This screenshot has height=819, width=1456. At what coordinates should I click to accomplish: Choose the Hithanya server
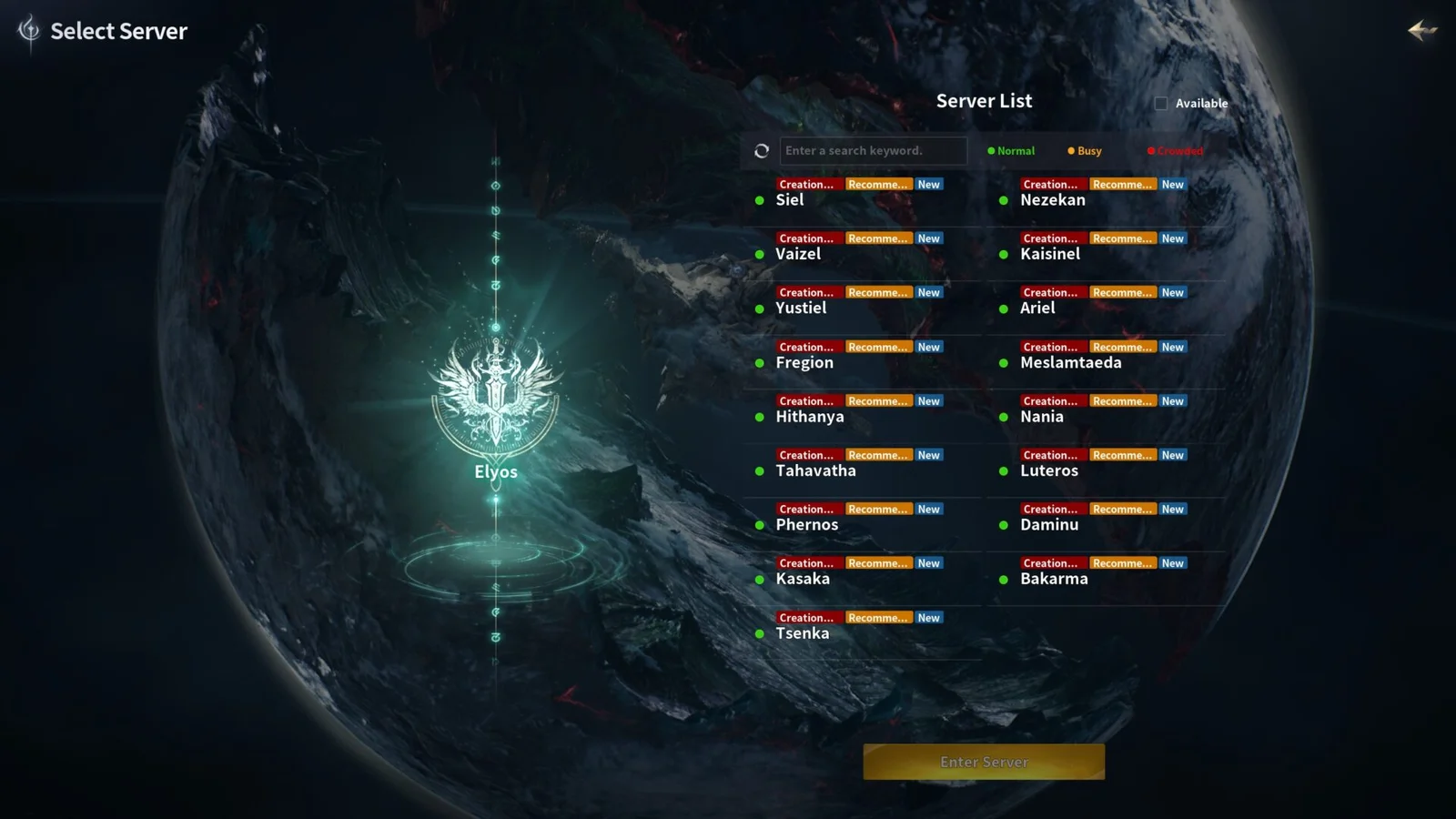point(810,417)
